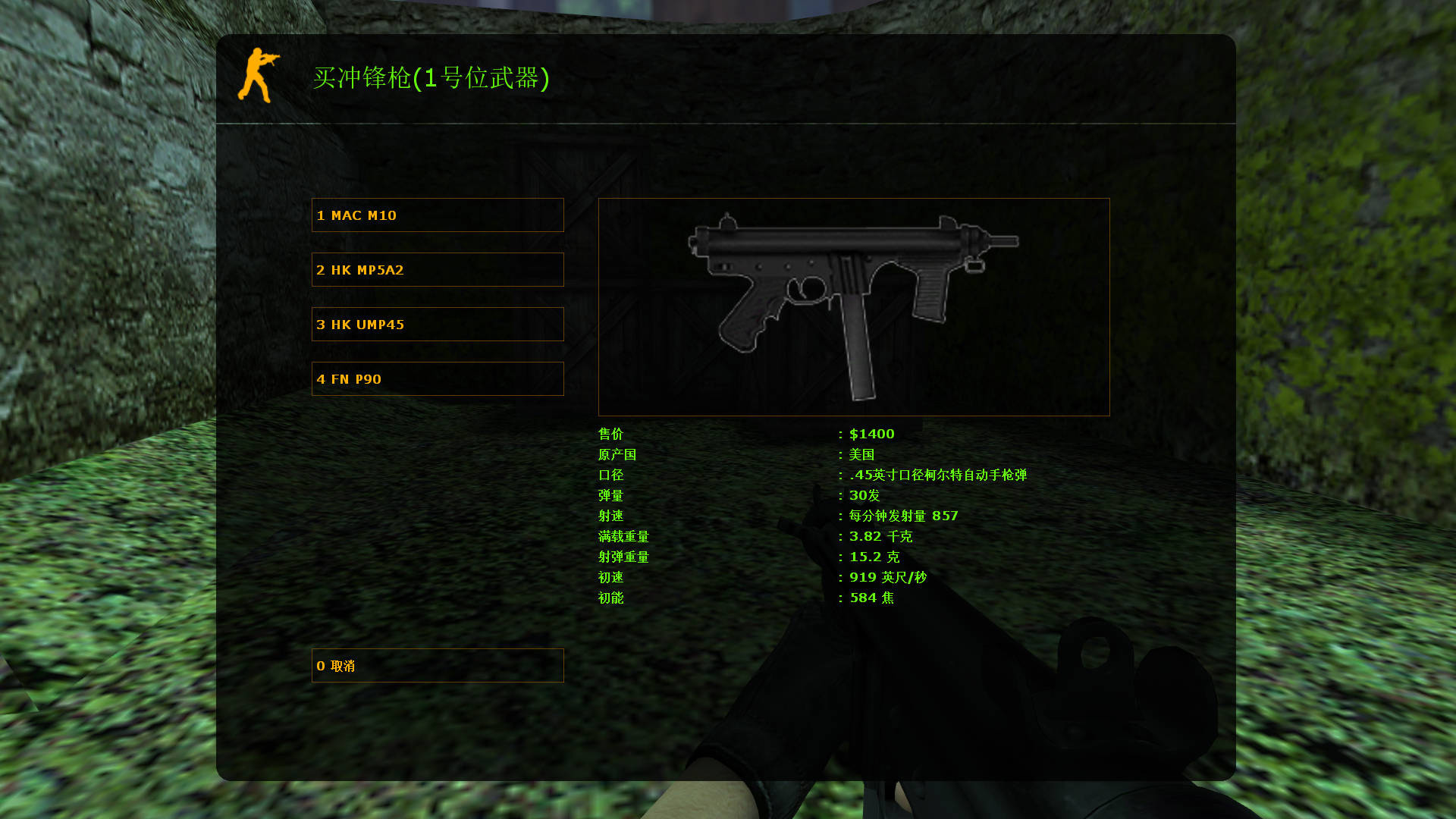This screenshot has height=819, width=1456.
Task: Click the 买冲锋枪(1号位武器) title text
Action: coord(432,79)
